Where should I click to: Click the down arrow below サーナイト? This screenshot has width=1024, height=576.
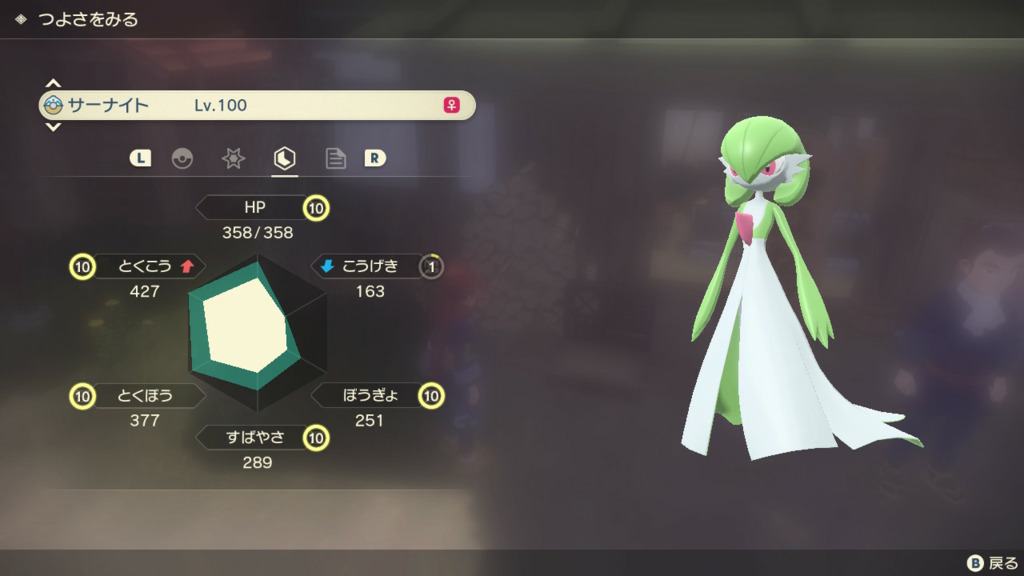[53, 127]
